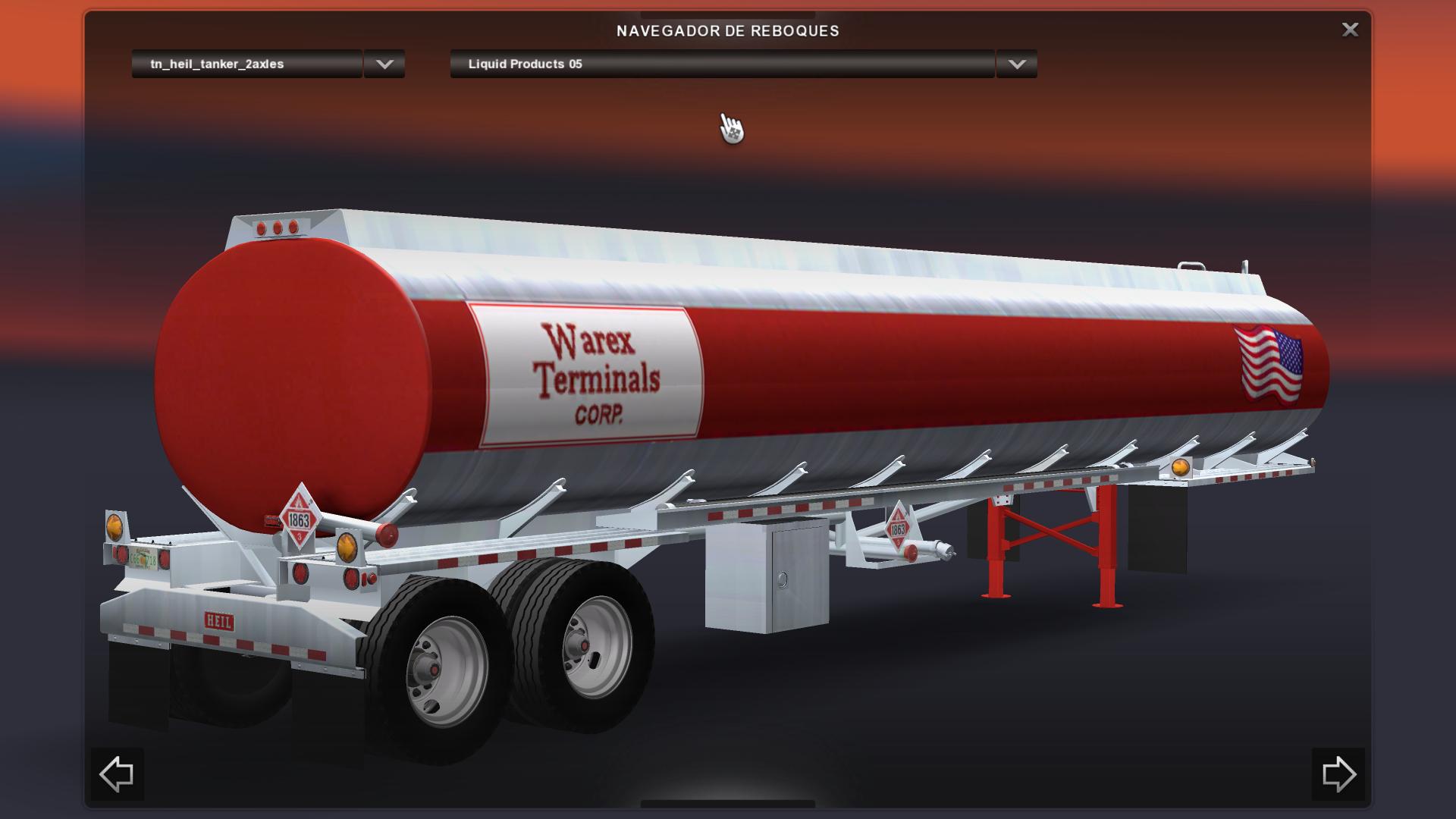Click the Liquid Products dropdown arrow button

[1017, 64]
